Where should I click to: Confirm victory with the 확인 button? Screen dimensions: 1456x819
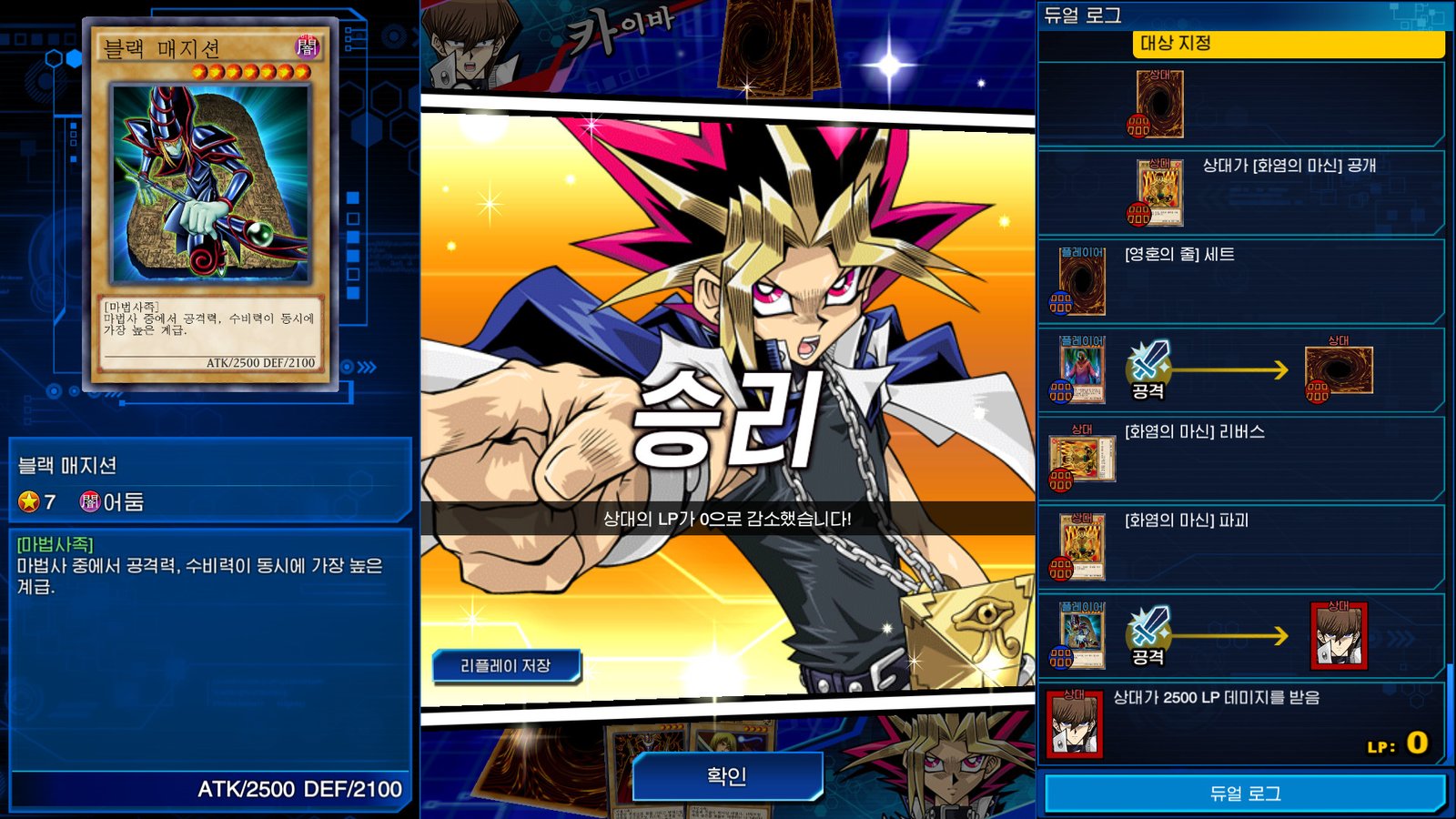[726, 776]
